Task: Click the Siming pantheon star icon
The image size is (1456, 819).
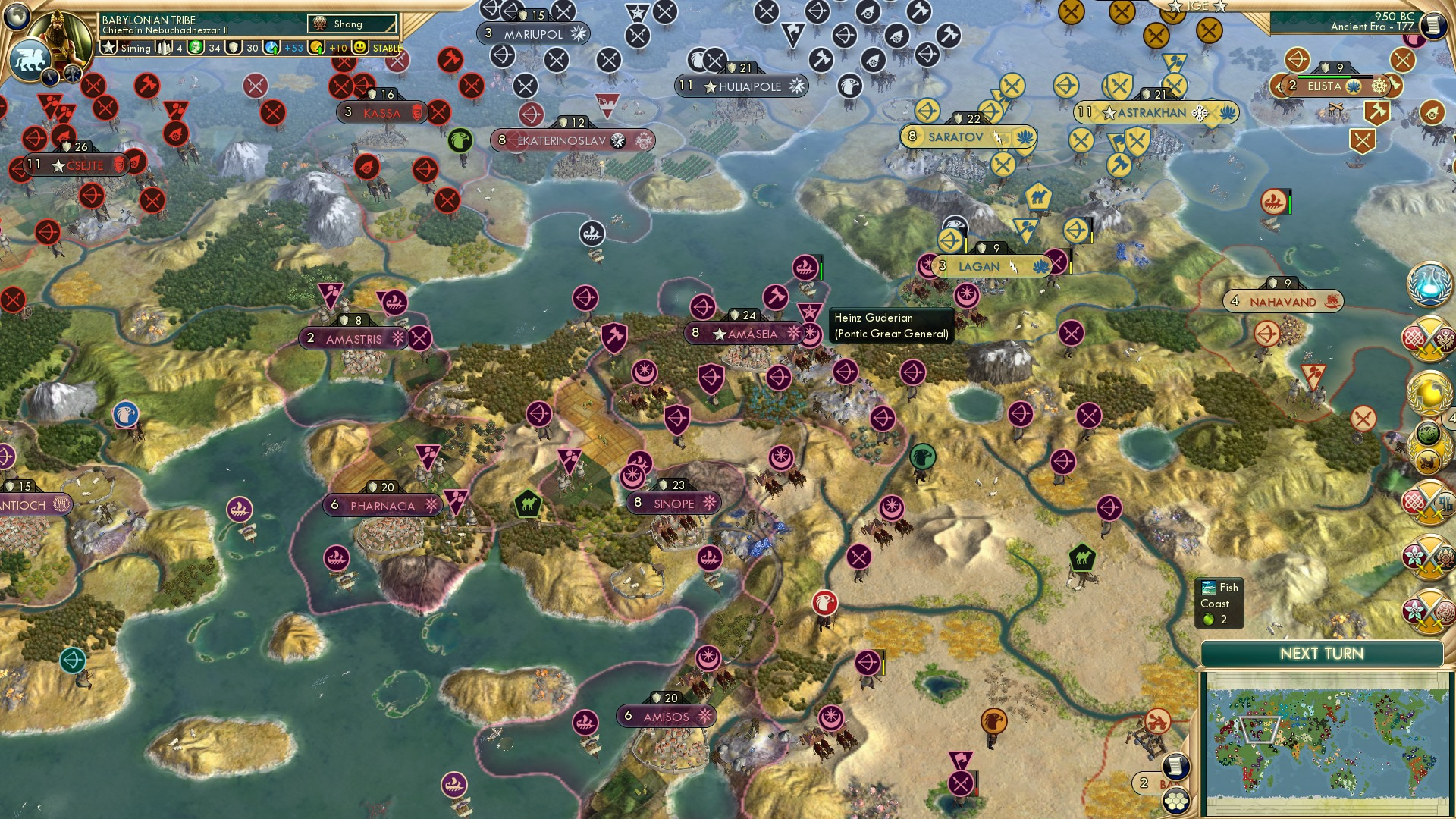Action: coord(108,48)
